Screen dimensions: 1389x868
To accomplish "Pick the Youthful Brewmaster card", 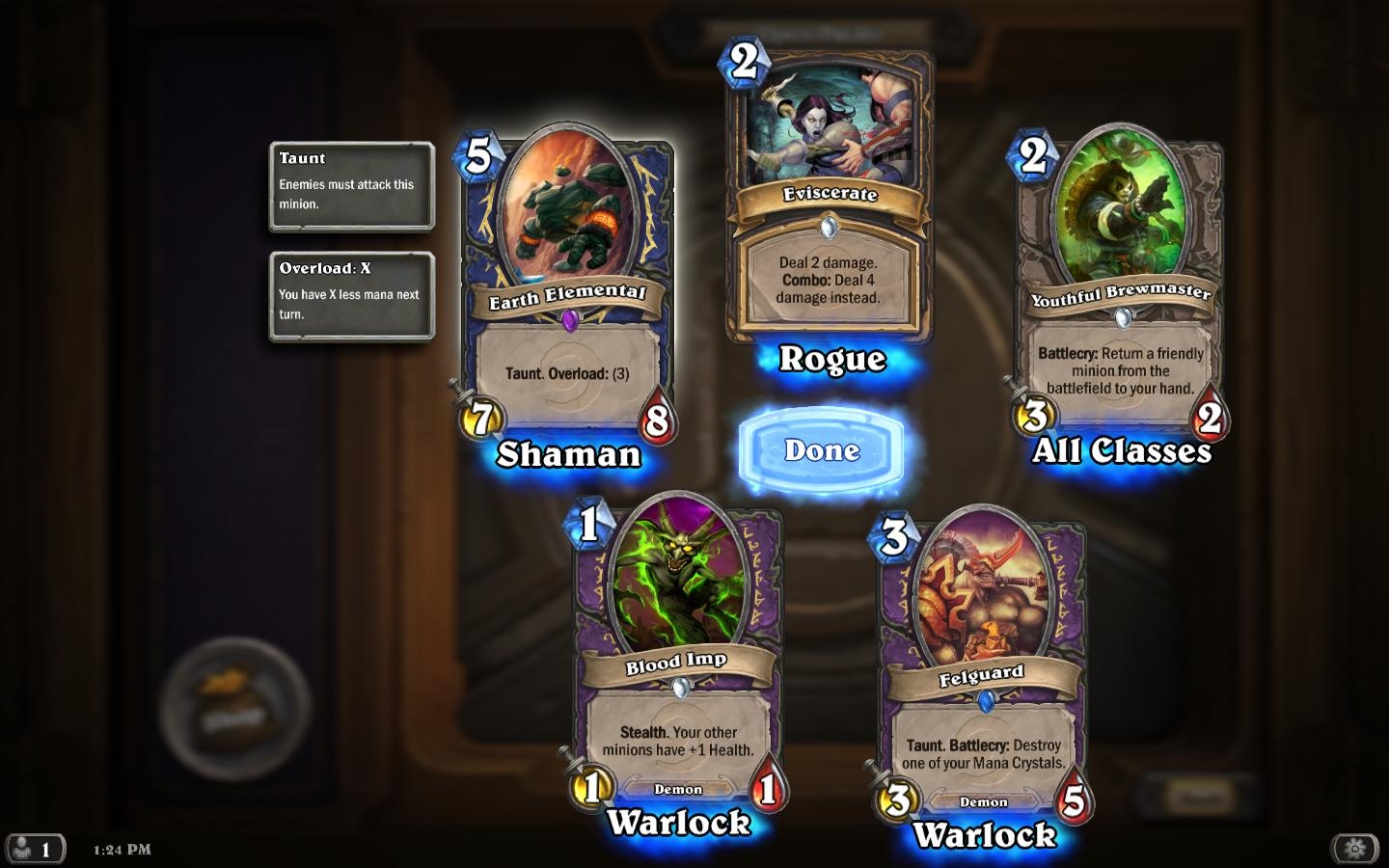I will click(x=1120, y=285).
